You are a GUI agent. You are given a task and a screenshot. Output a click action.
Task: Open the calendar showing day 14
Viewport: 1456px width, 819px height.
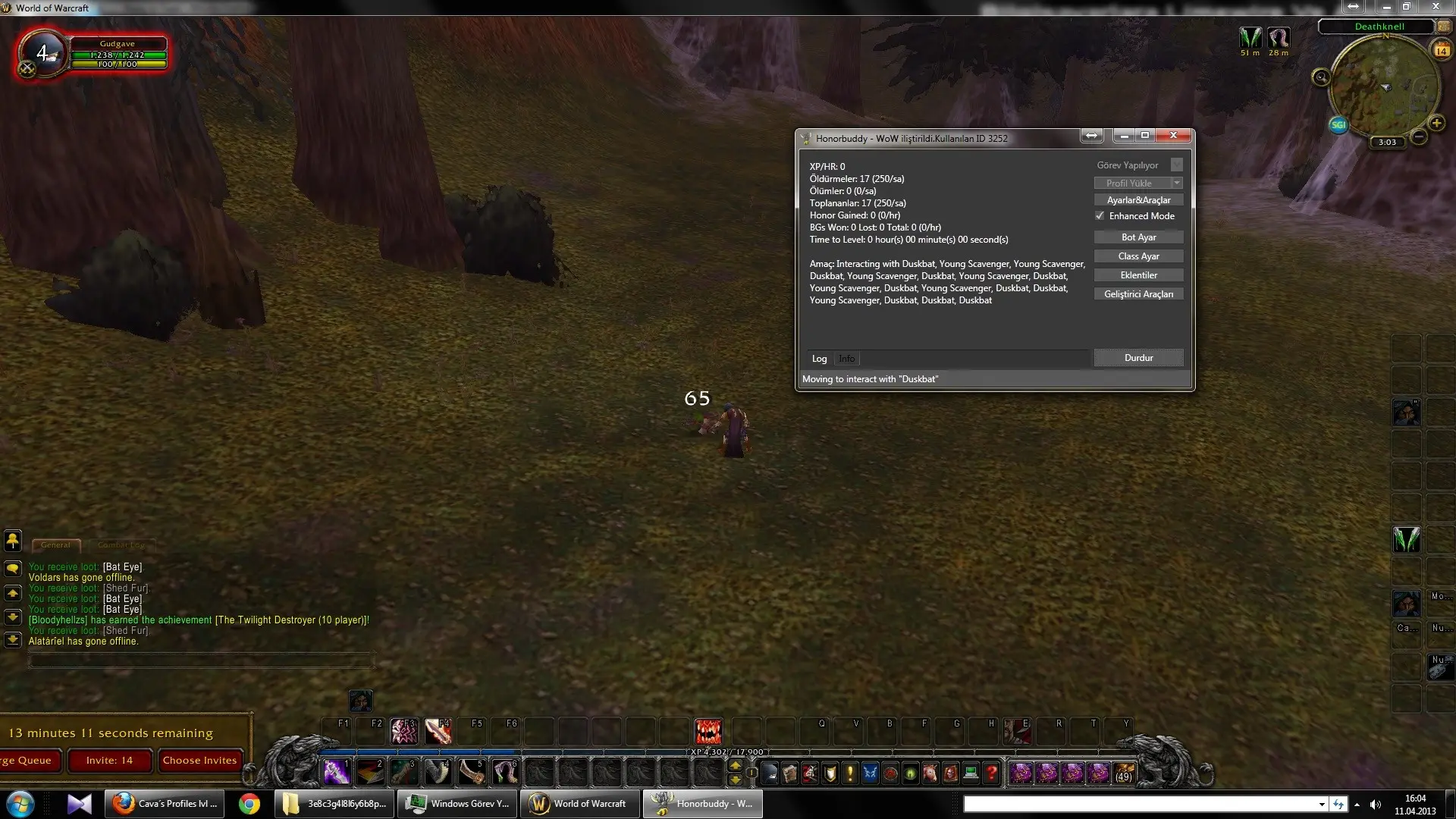pyautogui.click(x=1441, y=50)
